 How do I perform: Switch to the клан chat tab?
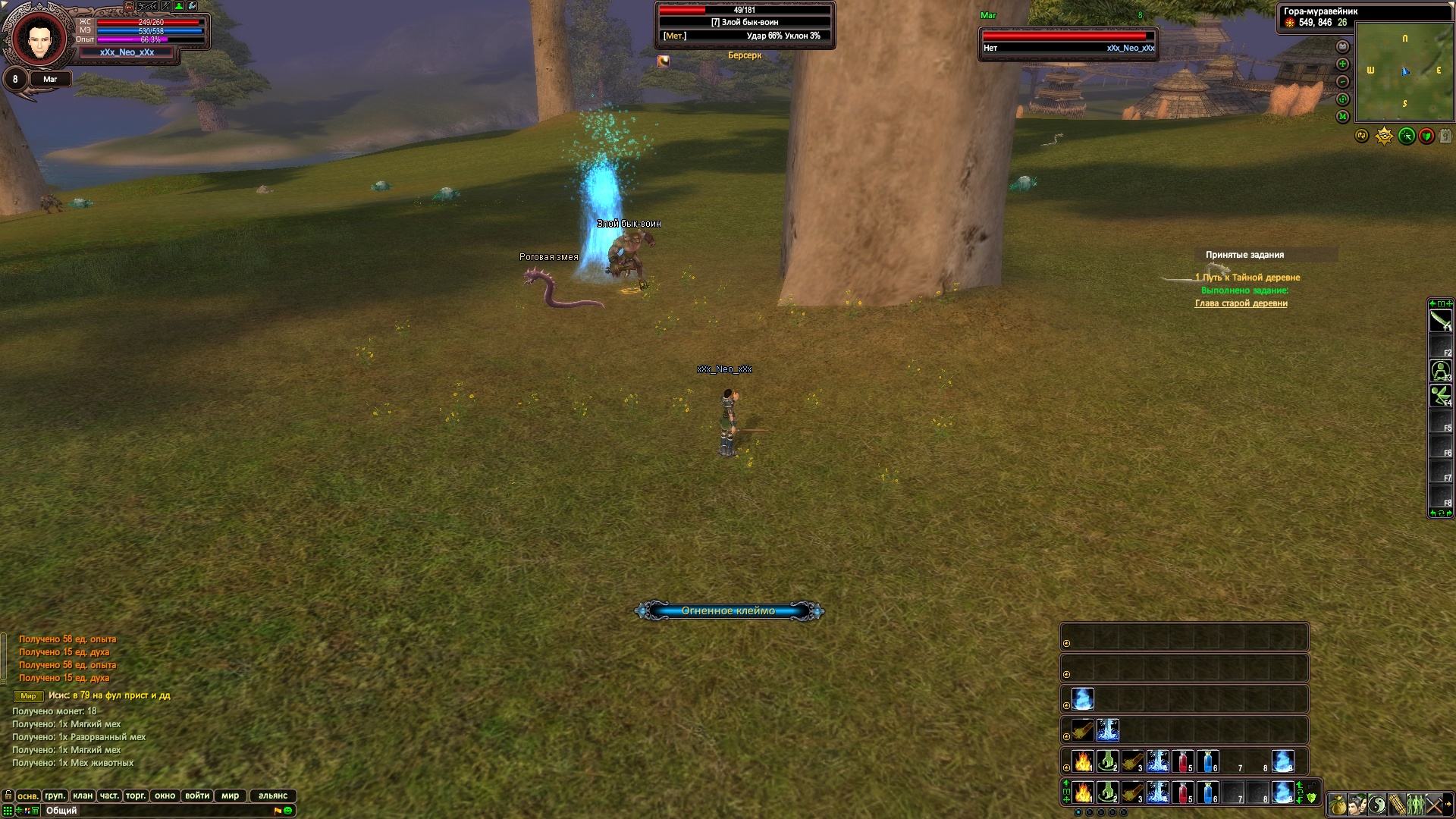[x=83, y=795]
